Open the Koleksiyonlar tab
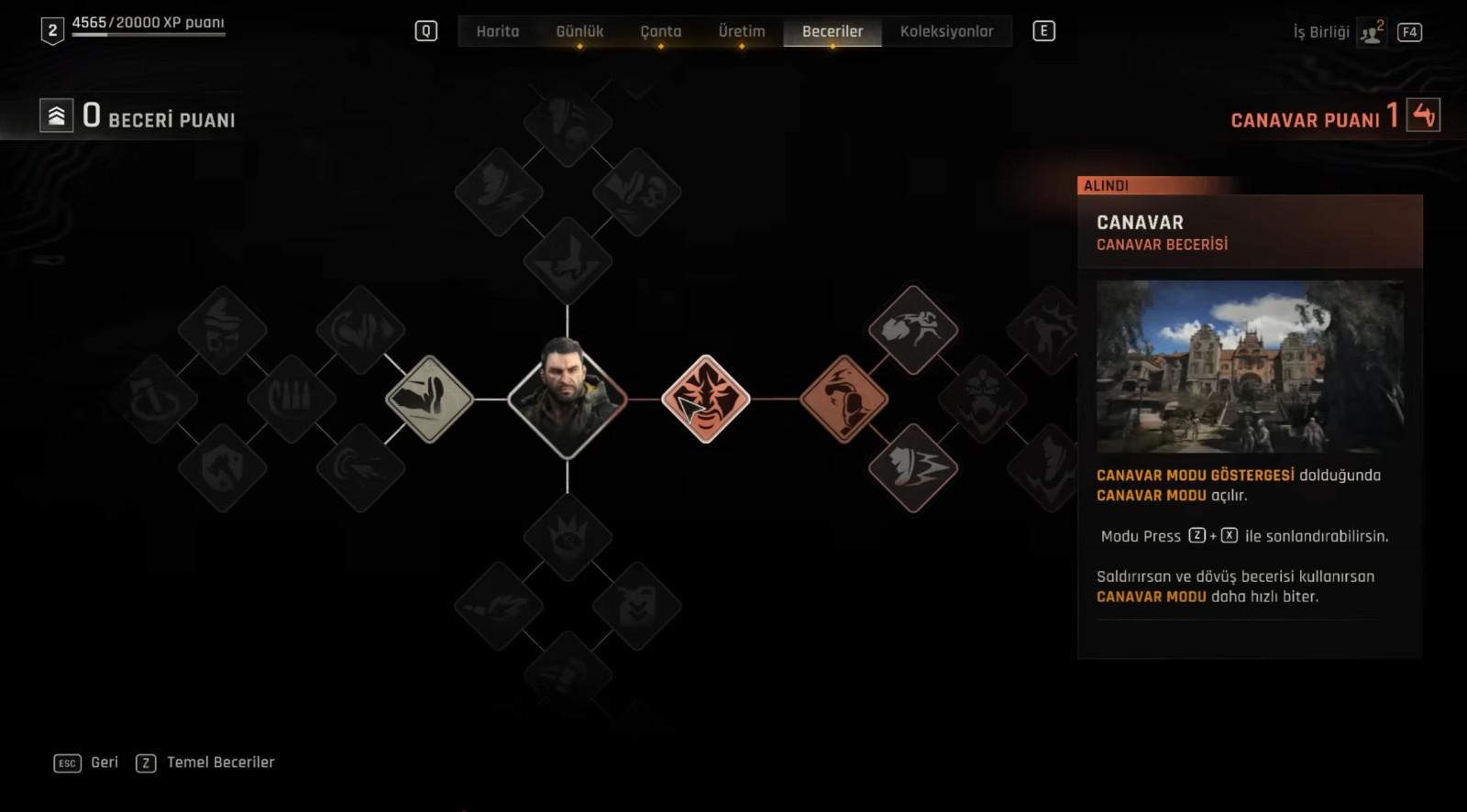Image resolution: width=1467 pixels, height=812 pixels. pyautogui.click(x=946, y=31)
